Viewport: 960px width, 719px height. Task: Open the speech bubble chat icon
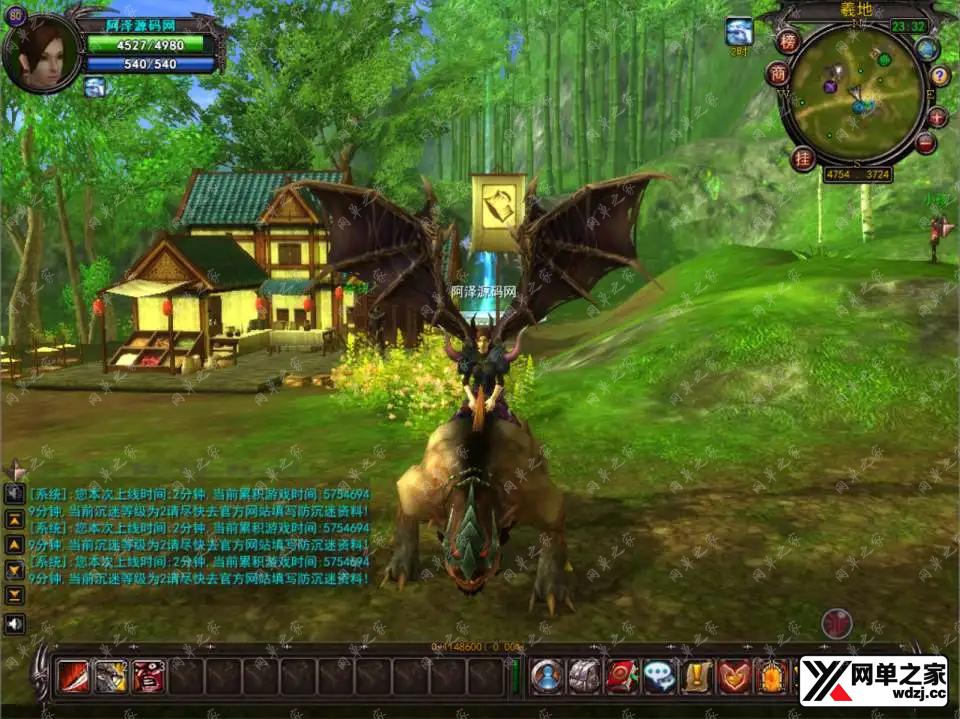point(660,678)
